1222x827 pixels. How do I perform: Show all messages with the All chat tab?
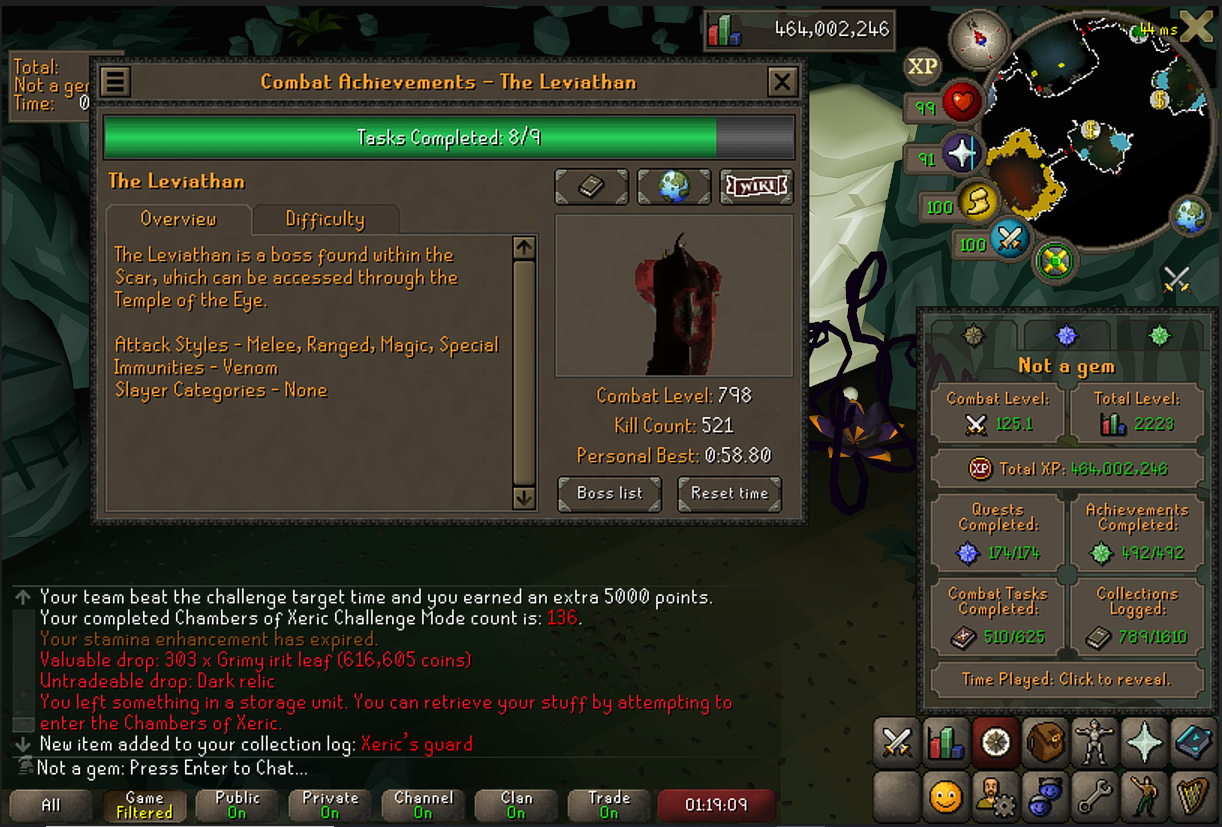pyautogui.click(x=51, y=805)
